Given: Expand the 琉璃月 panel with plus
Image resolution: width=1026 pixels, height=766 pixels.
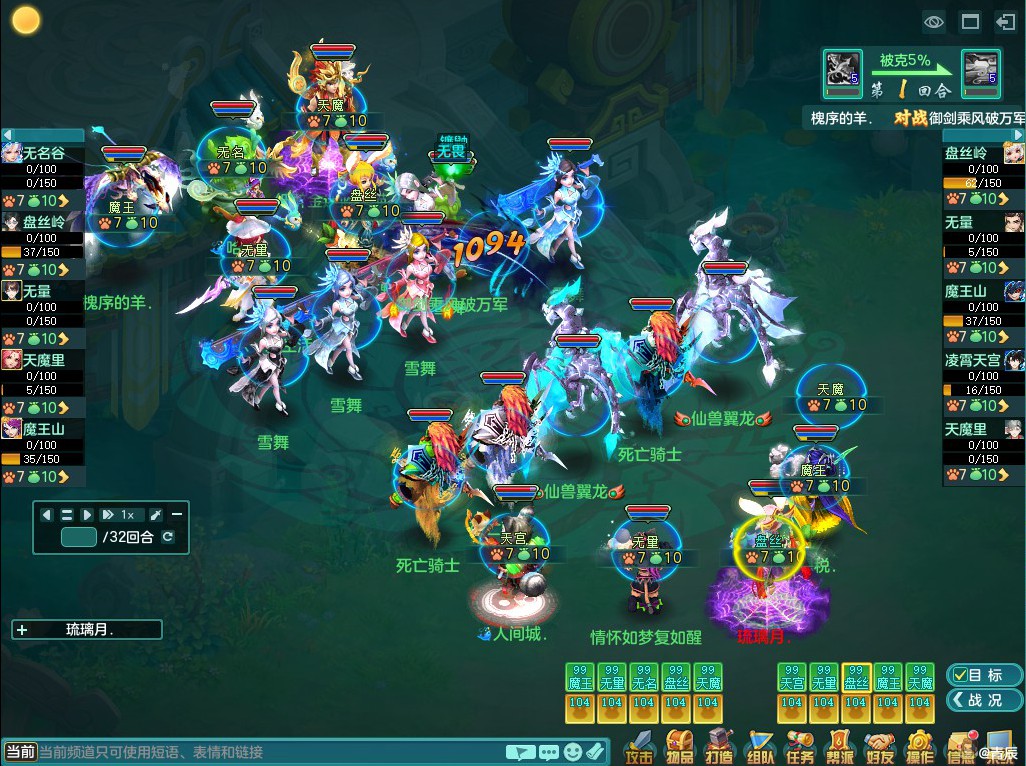Looking at the screenshot, I should pyautogui.click(x=22, y=630).
